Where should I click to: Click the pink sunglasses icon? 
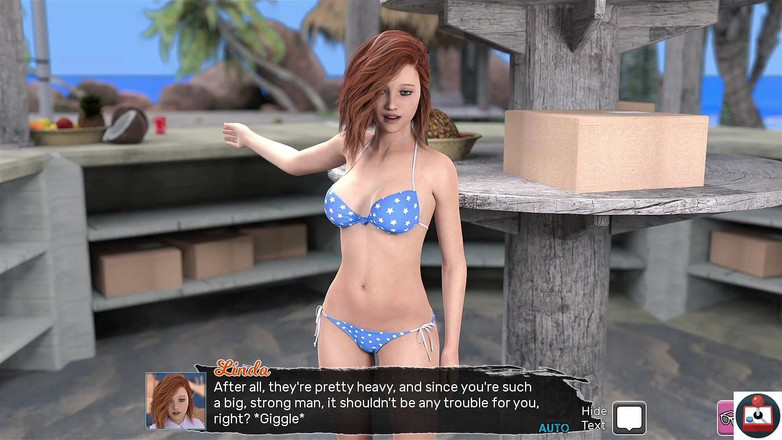725,418
